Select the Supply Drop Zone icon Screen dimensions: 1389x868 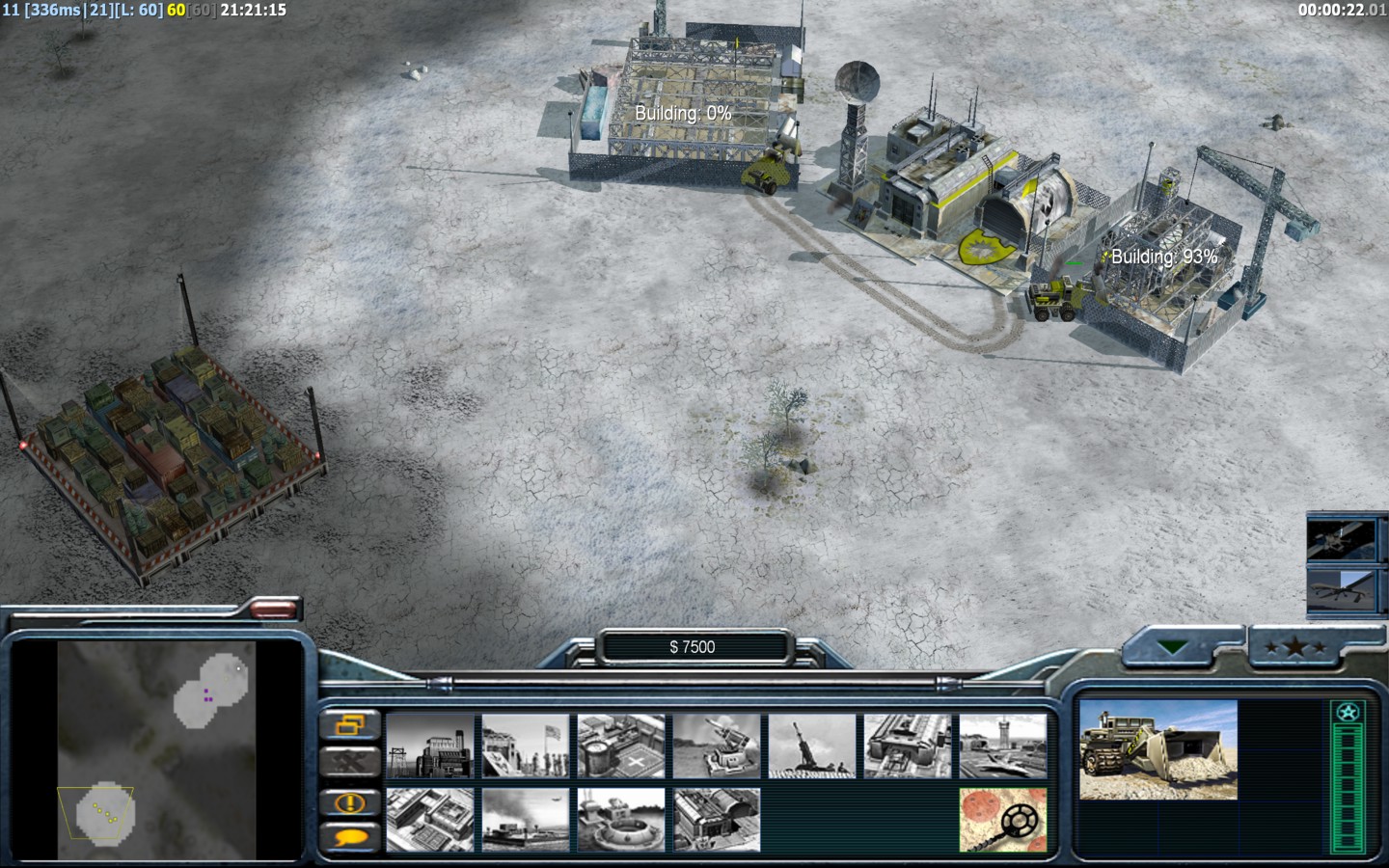click(526, 820)
